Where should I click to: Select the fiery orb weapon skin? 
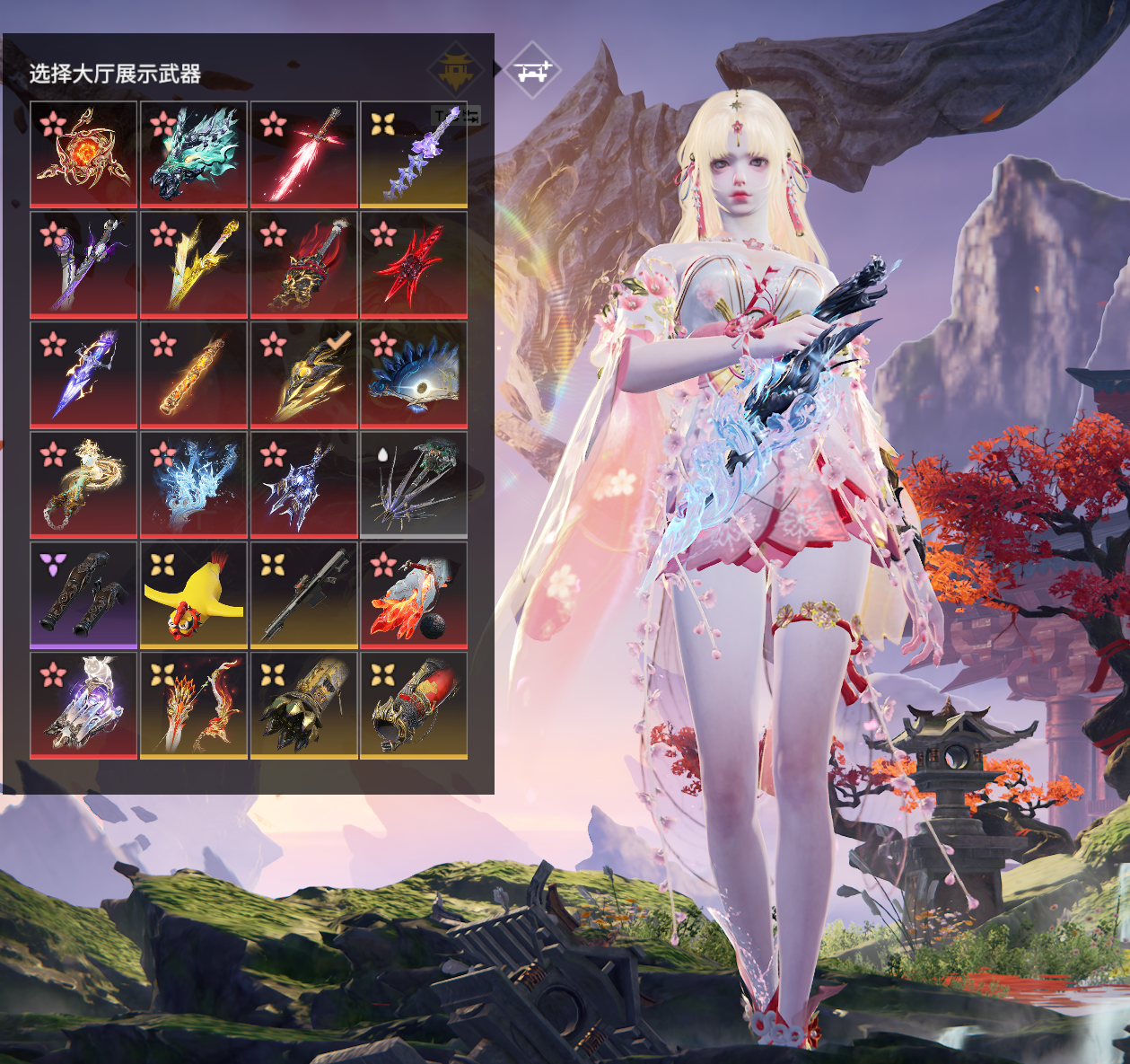click(x=83, y=154)
